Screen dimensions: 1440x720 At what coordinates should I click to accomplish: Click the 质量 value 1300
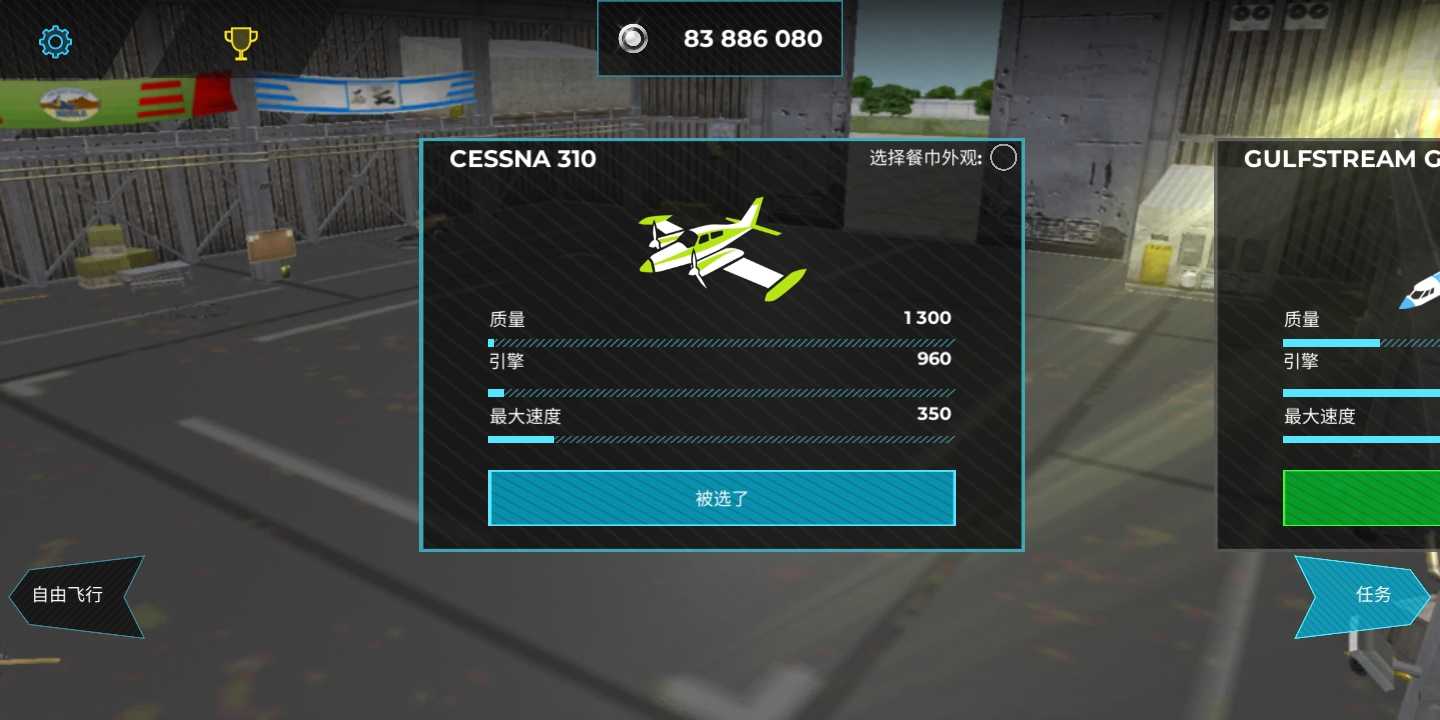click(x=926, y=318)
